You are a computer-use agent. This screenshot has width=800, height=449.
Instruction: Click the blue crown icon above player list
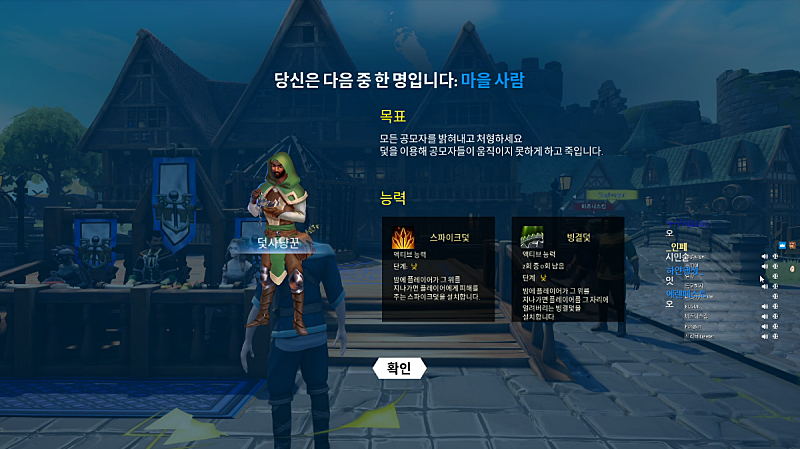click(781, 244)
